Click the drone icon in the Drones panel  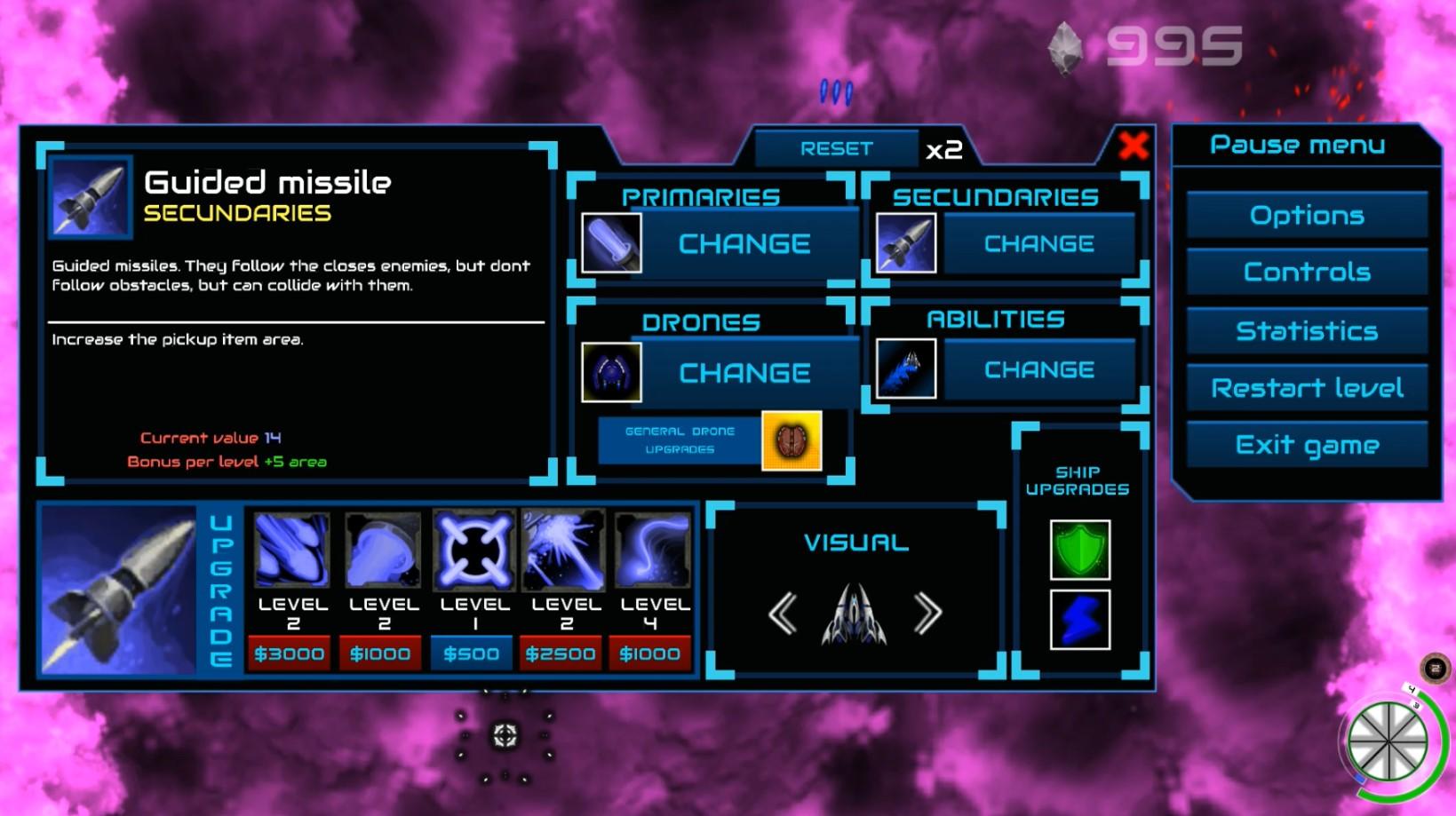(x=612, y=372)
